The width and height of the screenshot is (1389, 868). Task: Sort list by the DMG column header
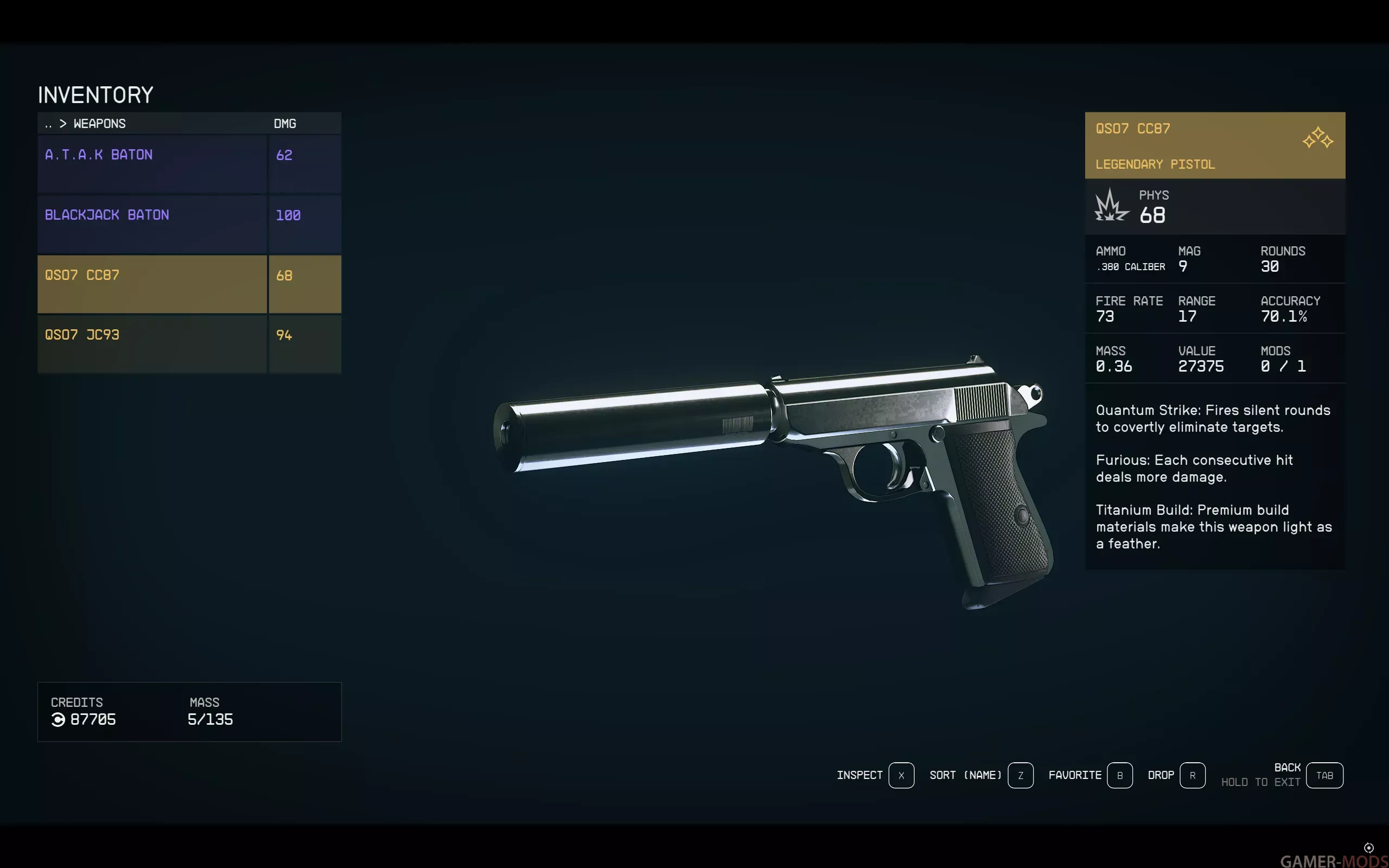[x=285, y=124]
